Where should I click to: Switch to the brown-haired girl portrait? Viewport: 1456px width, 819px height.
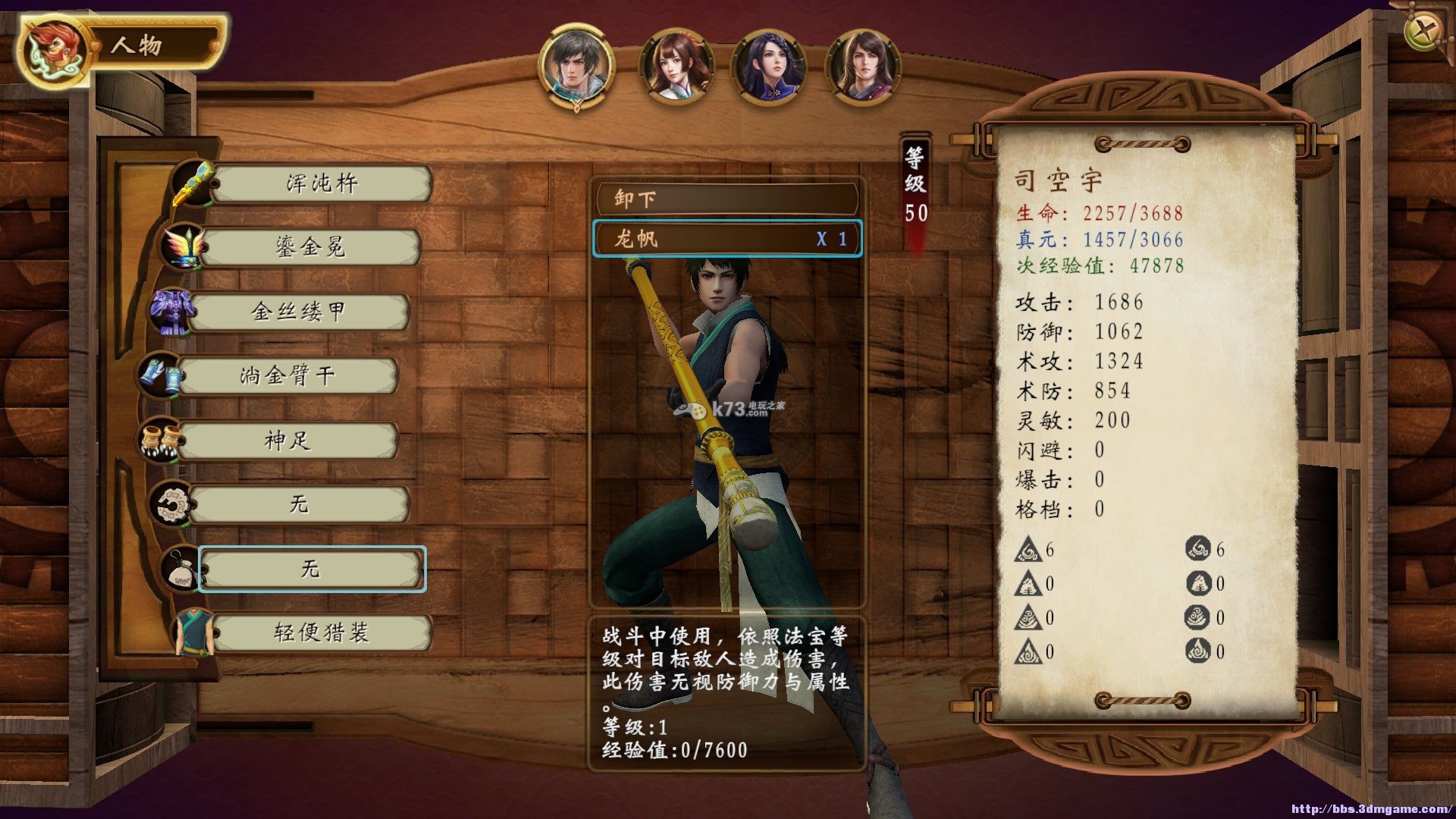pos(676,67)
